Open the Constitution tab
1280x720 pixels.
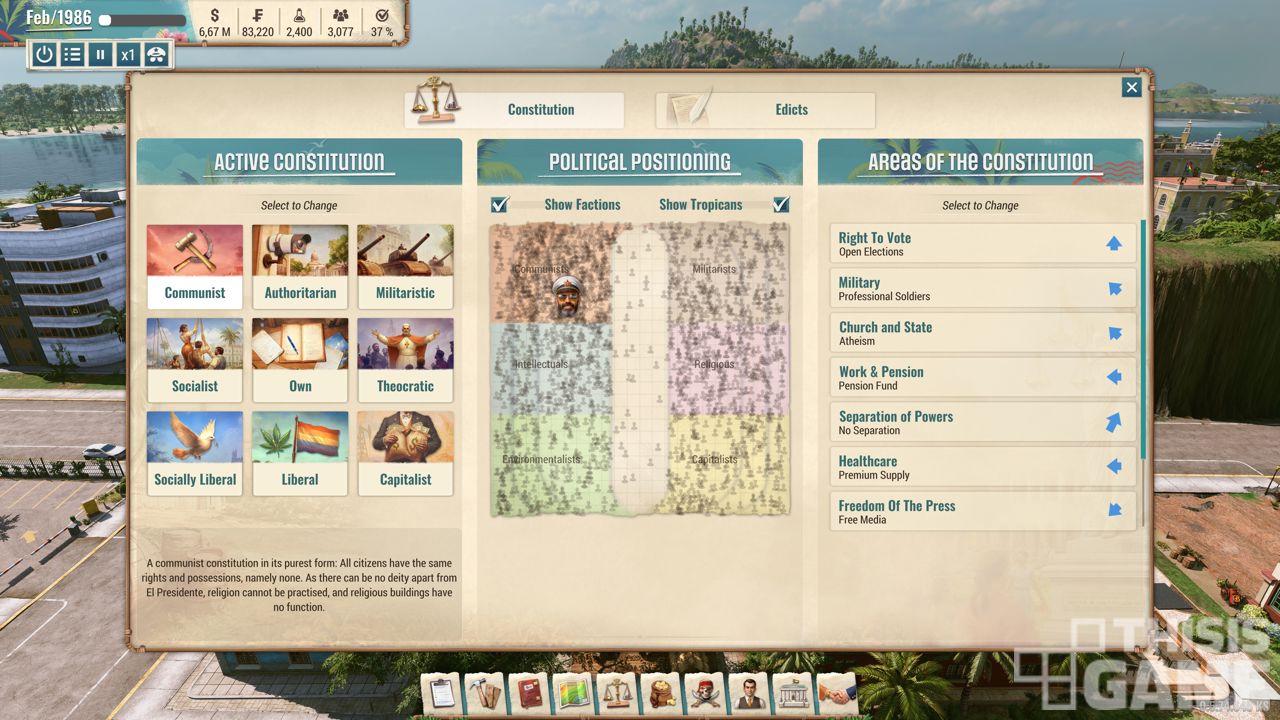click(514, 110)
